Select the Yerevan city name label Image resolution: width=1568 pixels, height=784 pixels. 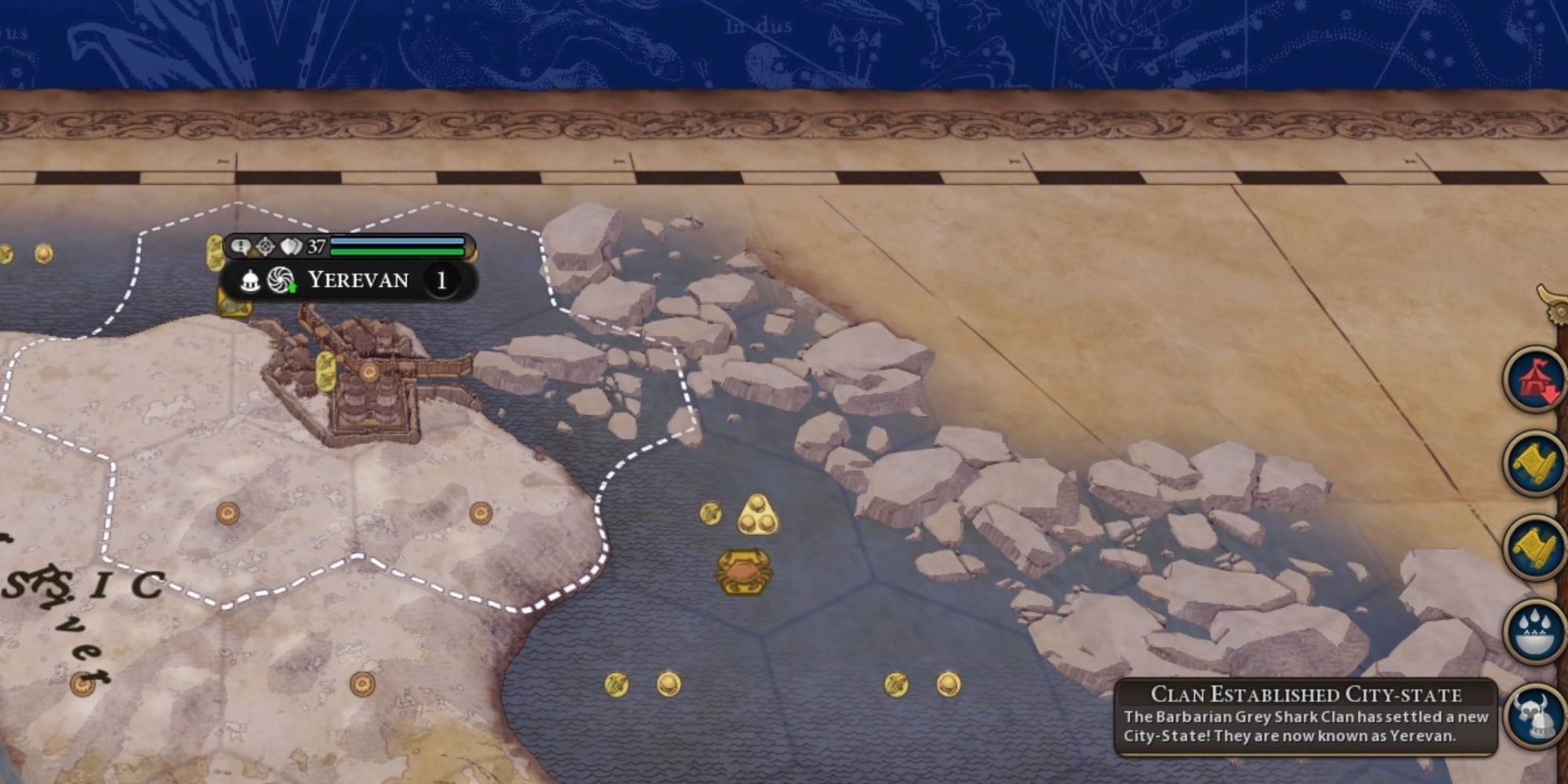[x=358, y=279]
